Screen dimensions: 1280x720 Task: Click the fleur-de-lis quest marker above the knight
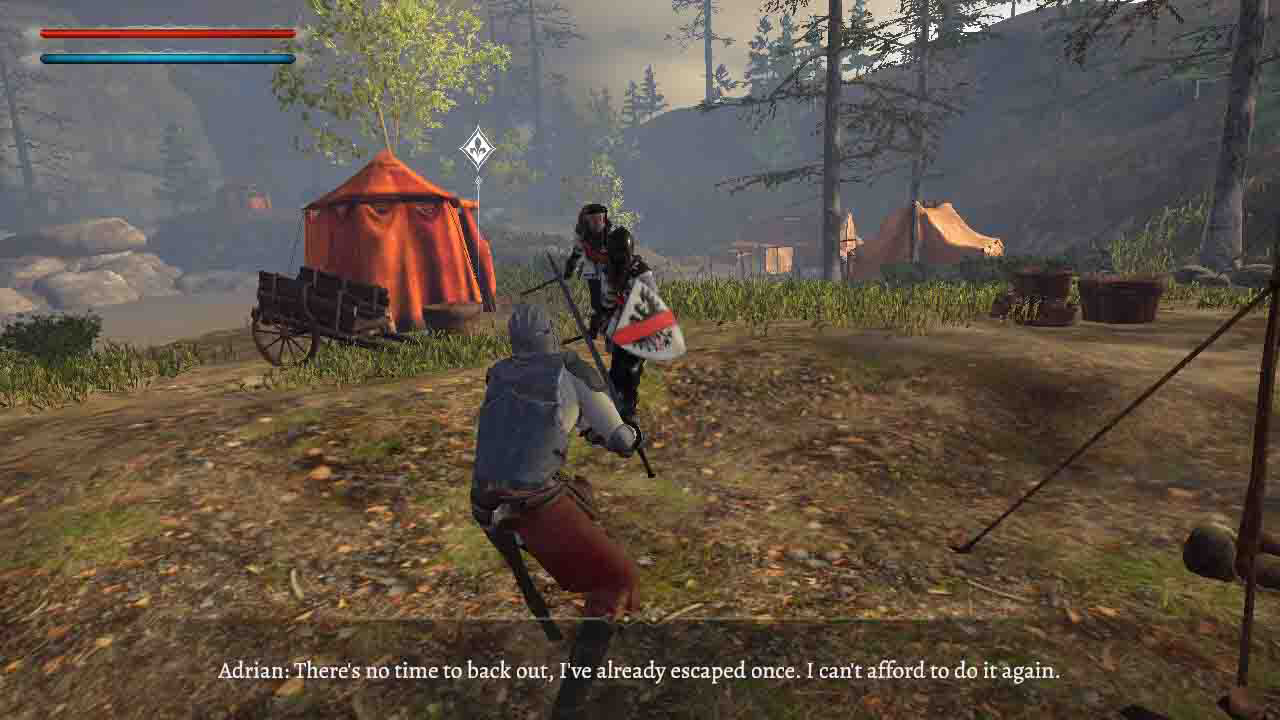[x=478, y=147]
